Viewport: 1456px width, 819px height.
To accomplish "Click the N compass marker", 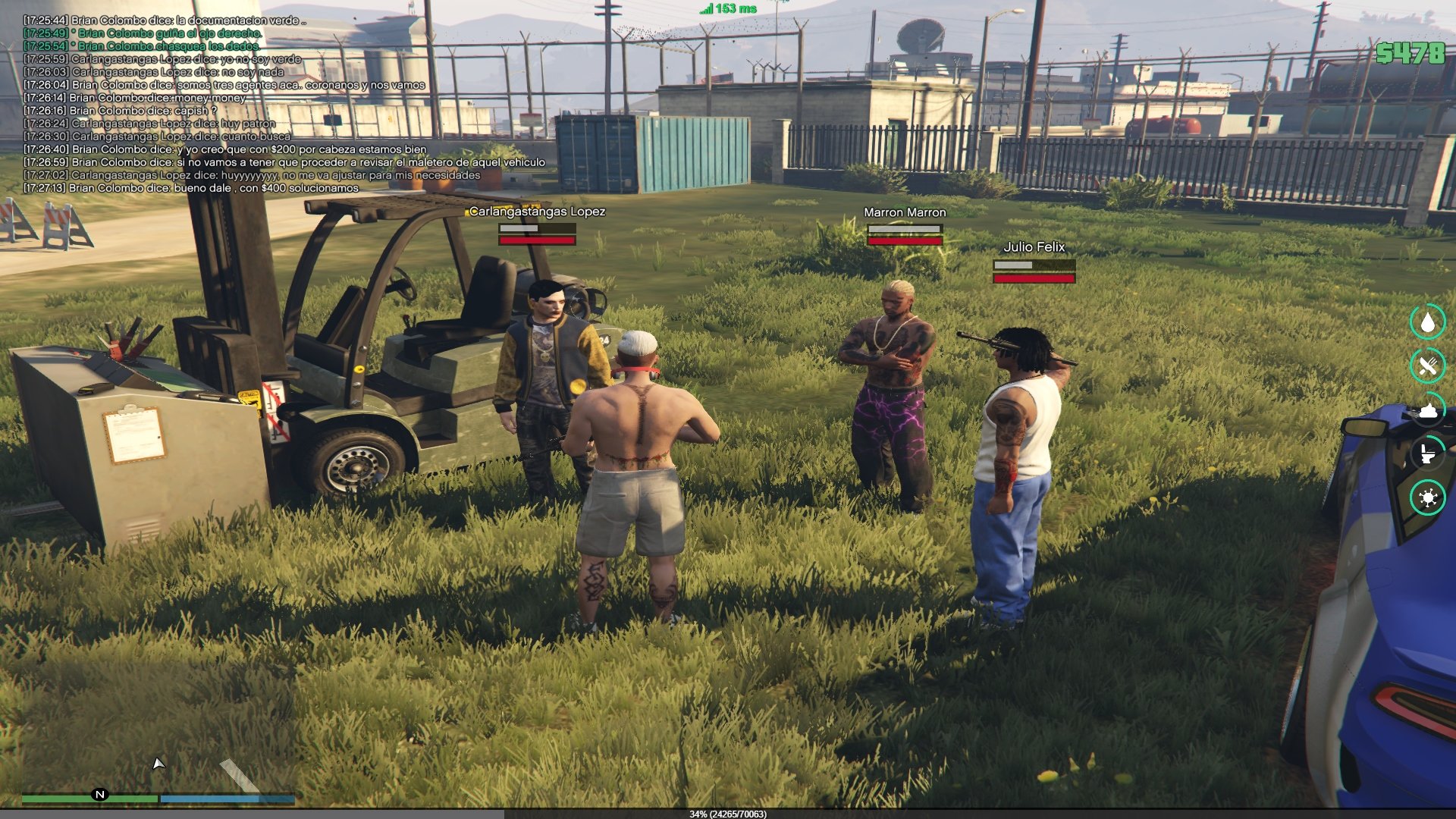I will 99,795.
